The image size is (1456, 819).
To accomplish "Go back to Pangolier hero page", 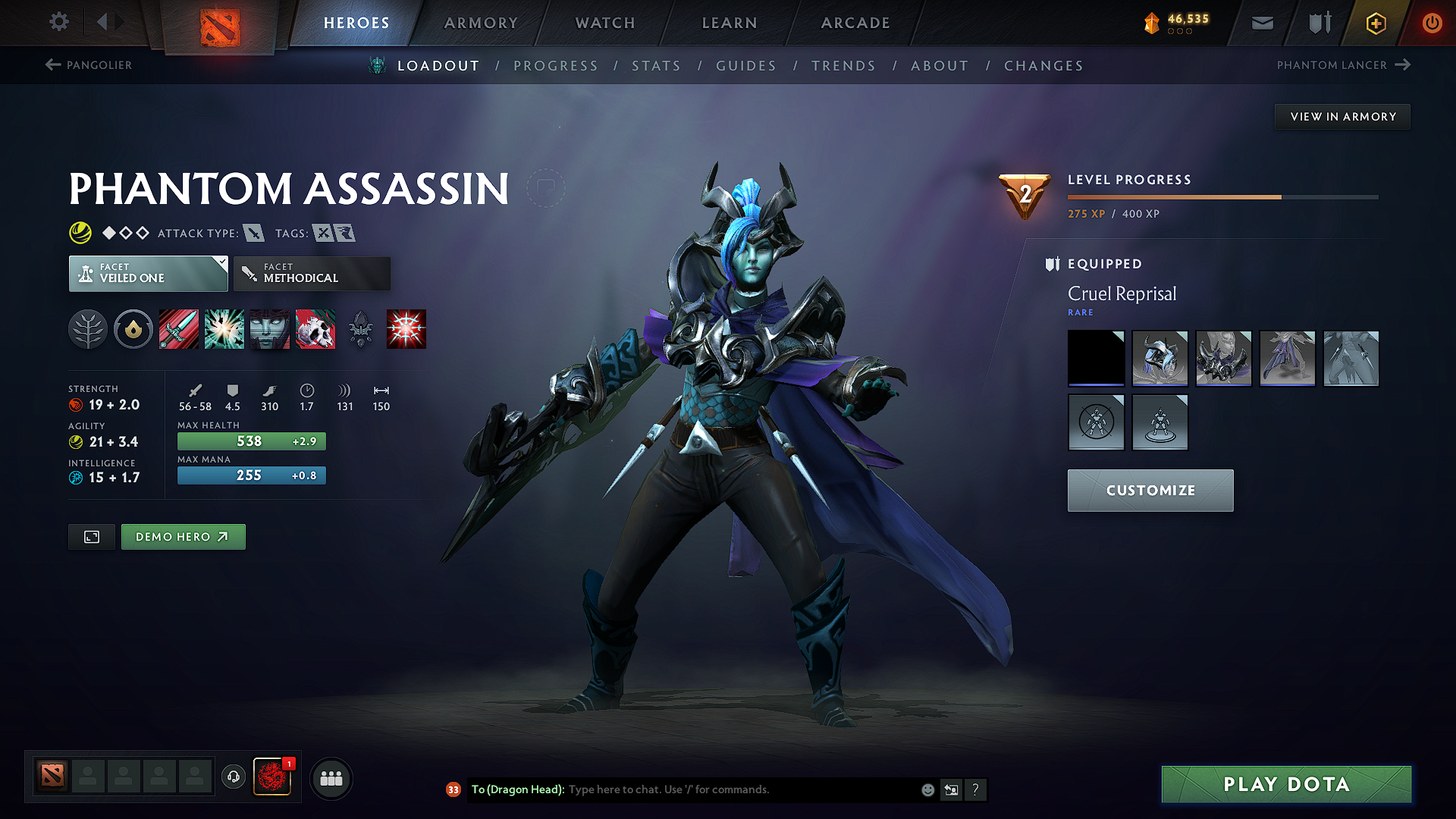I will pos(89,65).
